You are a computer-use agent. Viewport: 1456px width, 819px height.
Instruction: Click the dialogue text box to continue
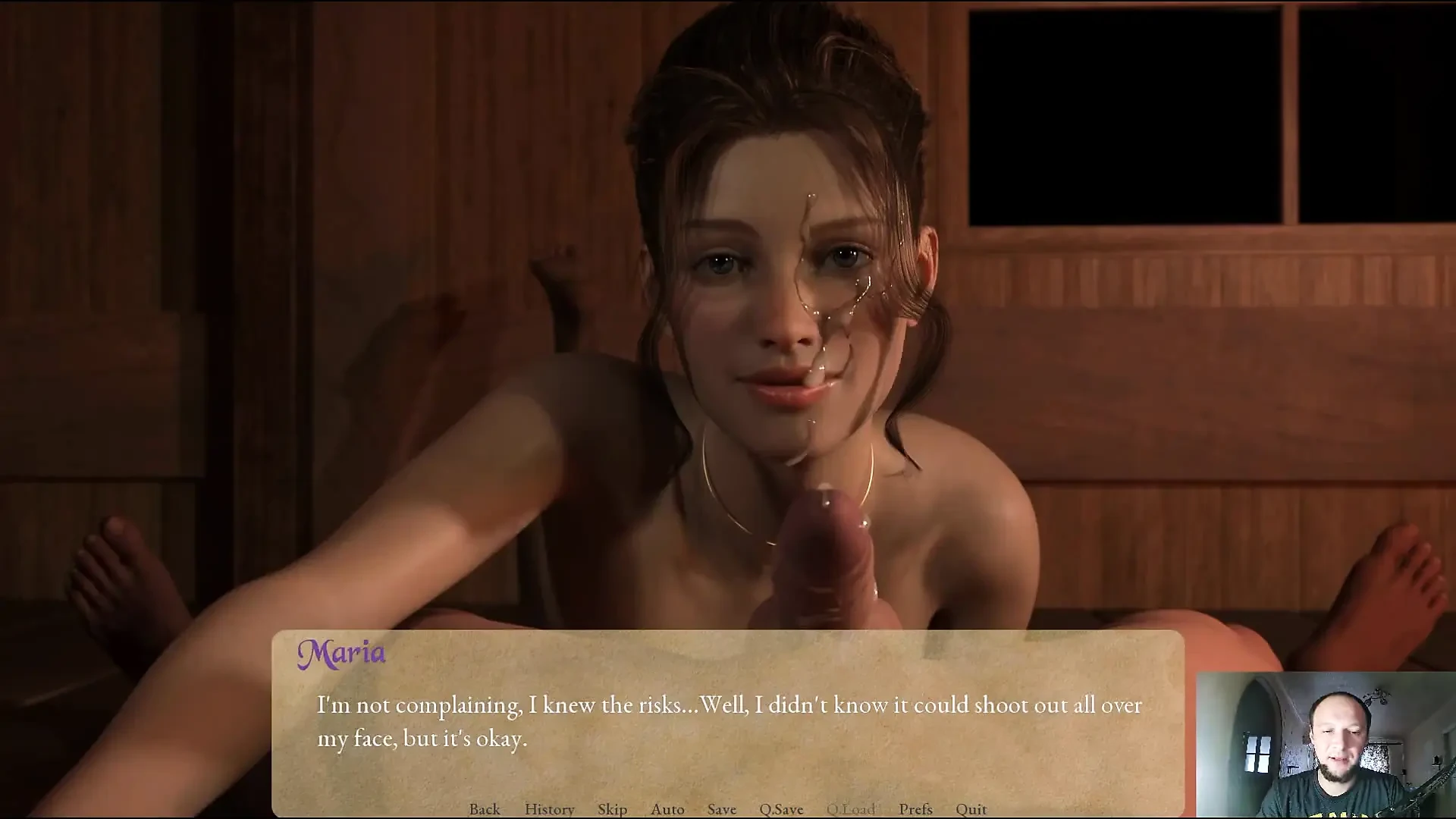[x=728, y=720]
